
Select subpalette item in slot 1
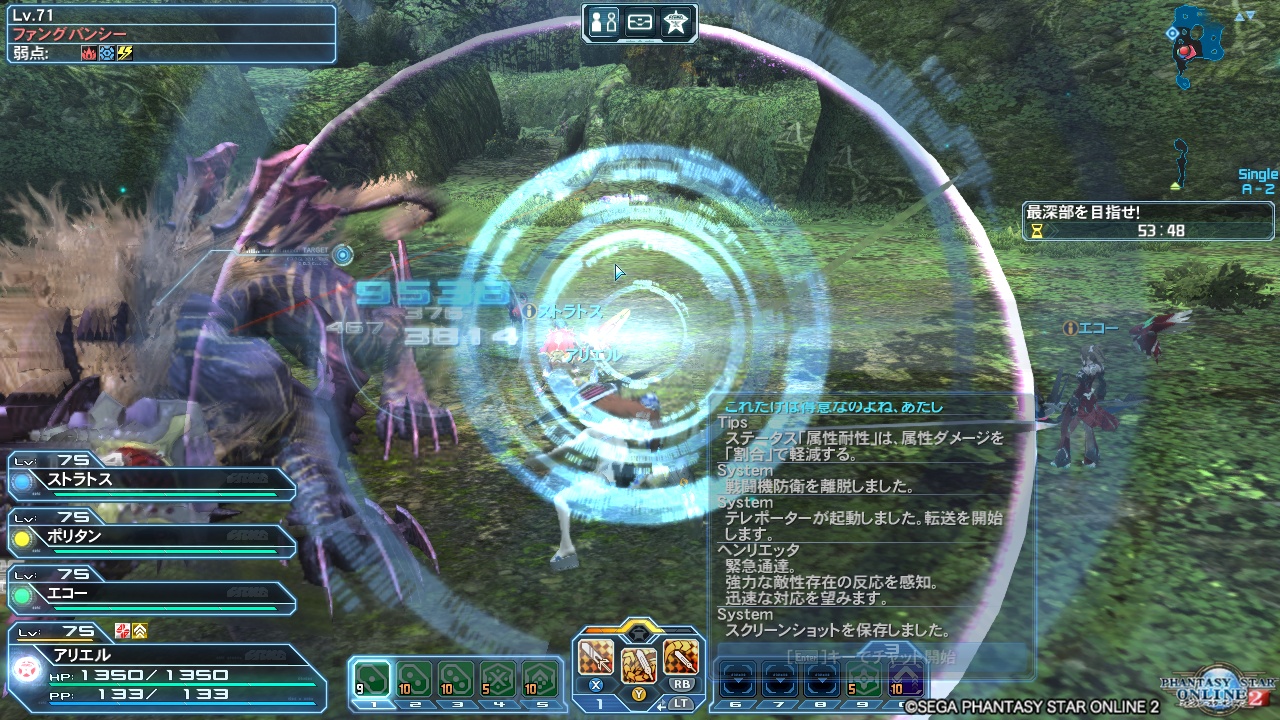pos(371,680)
